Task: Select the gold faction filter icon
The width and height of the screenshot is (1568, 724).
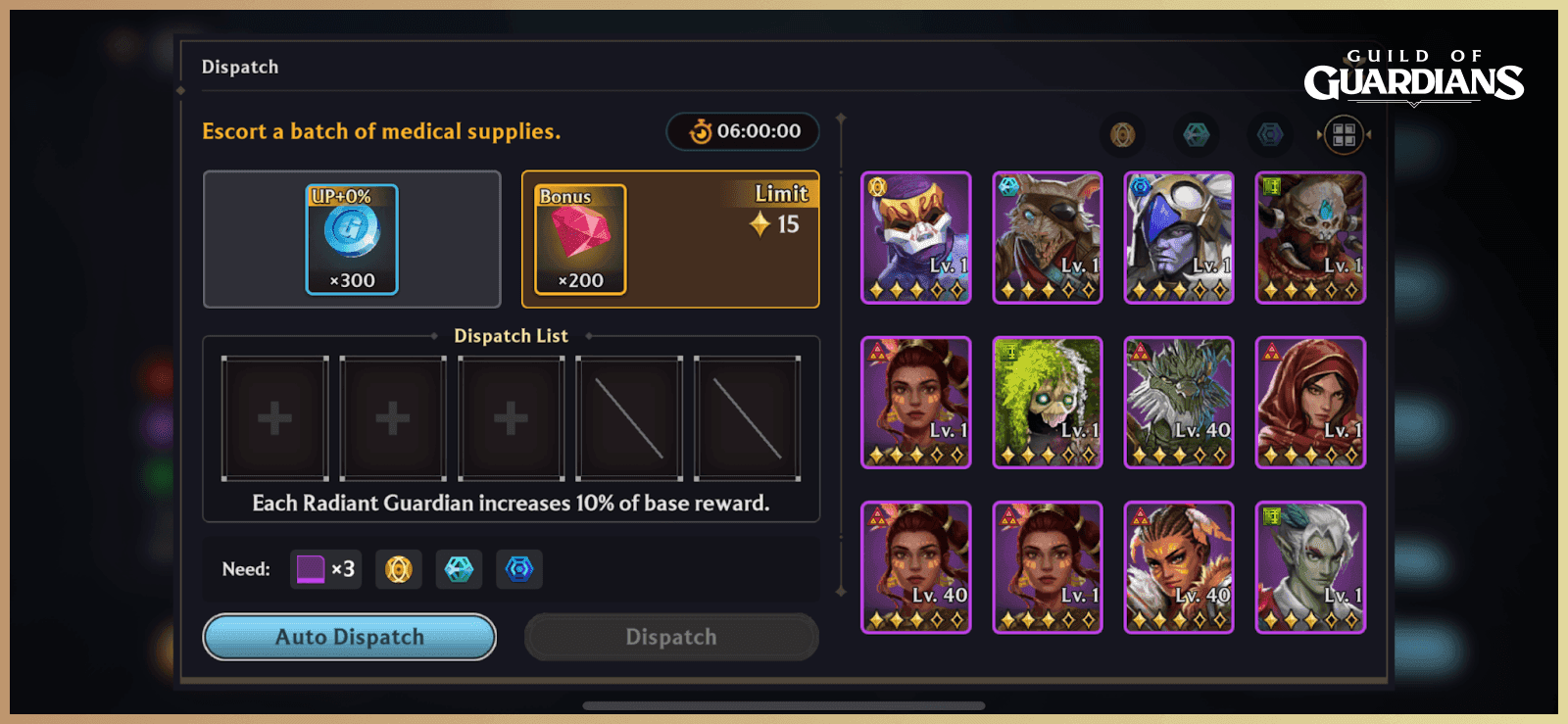Action: click(x=1123, y=135)
